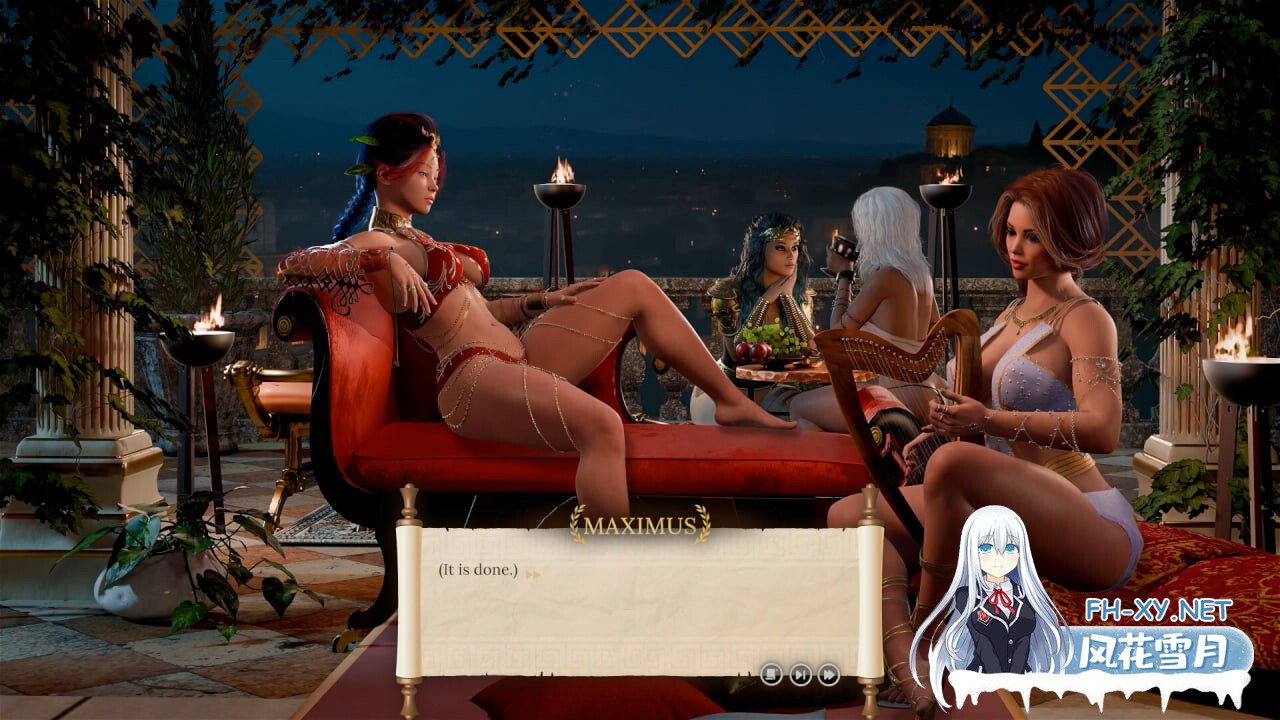Image resolution: width=1280 pixels, height=720 pixels.
Task: Click the right laurel decoration on nameplate
Action: pos(703,522)
